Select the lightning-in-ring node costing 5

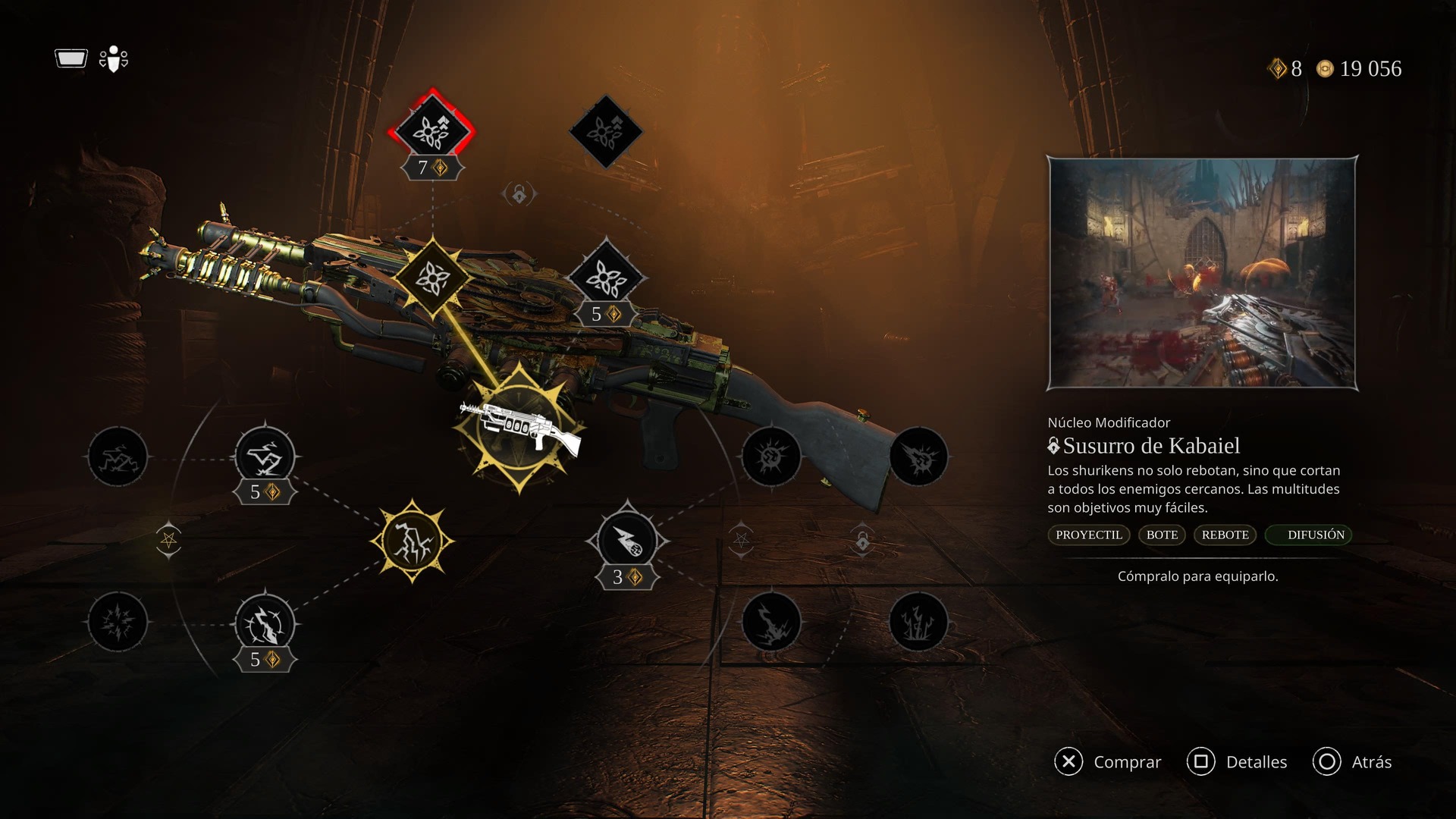click(265, 624)
